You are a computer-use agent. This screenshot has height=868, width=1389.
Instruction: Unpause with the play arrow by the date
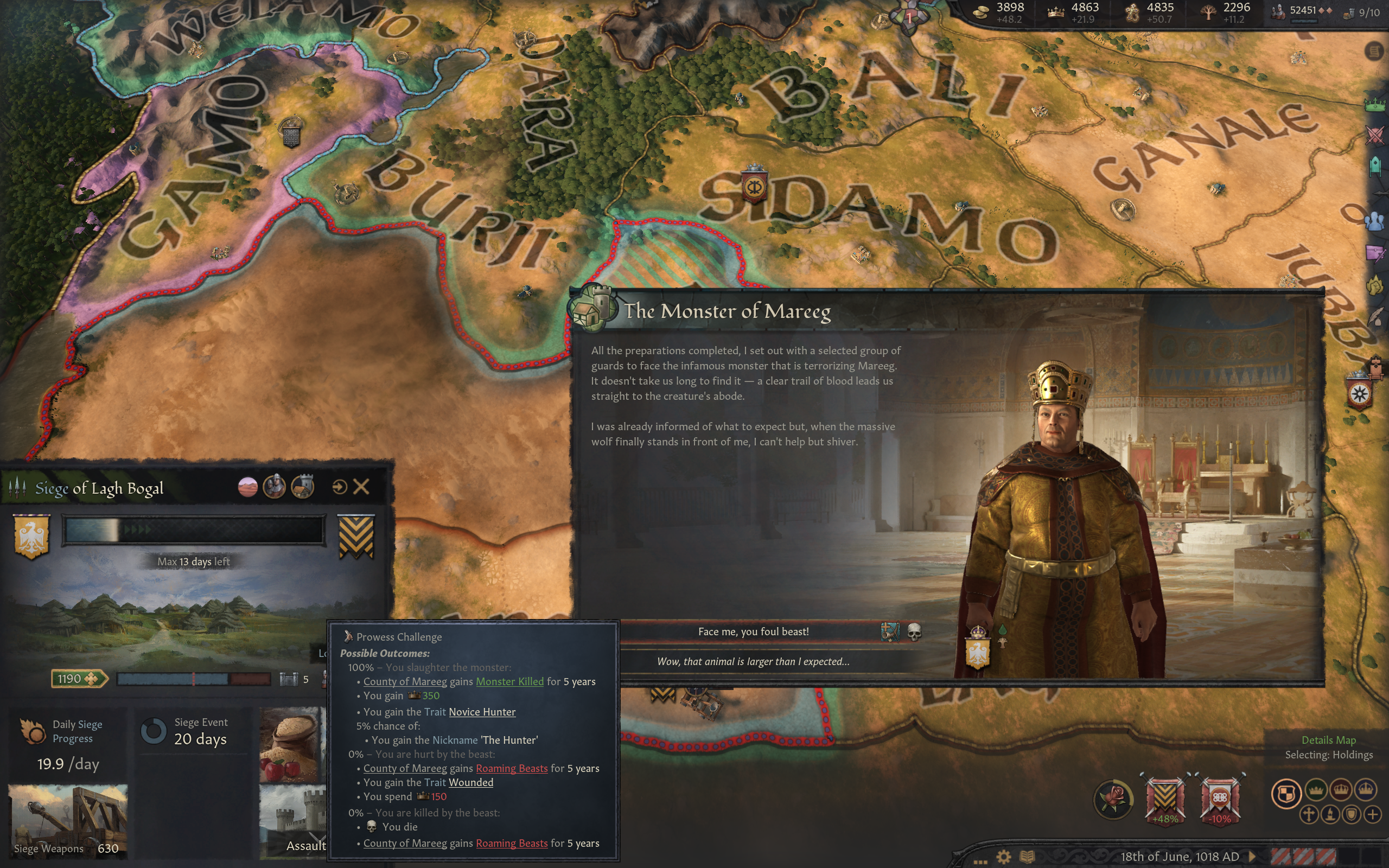pyautogui.click(x=1252, y=857)
